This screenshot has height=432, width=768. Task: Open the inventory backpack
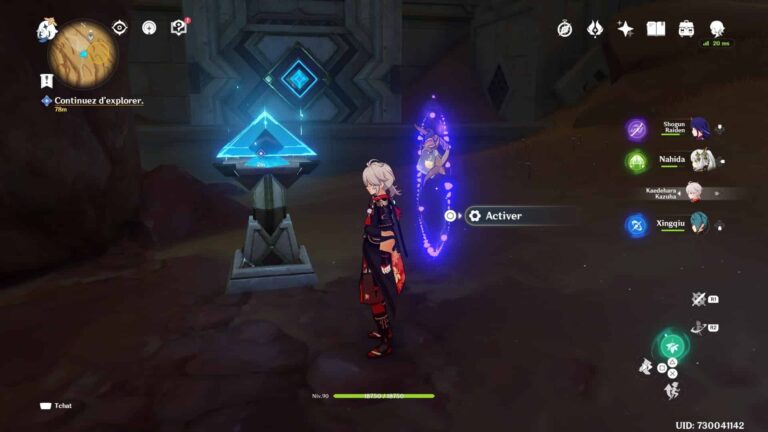click(686, 29)
